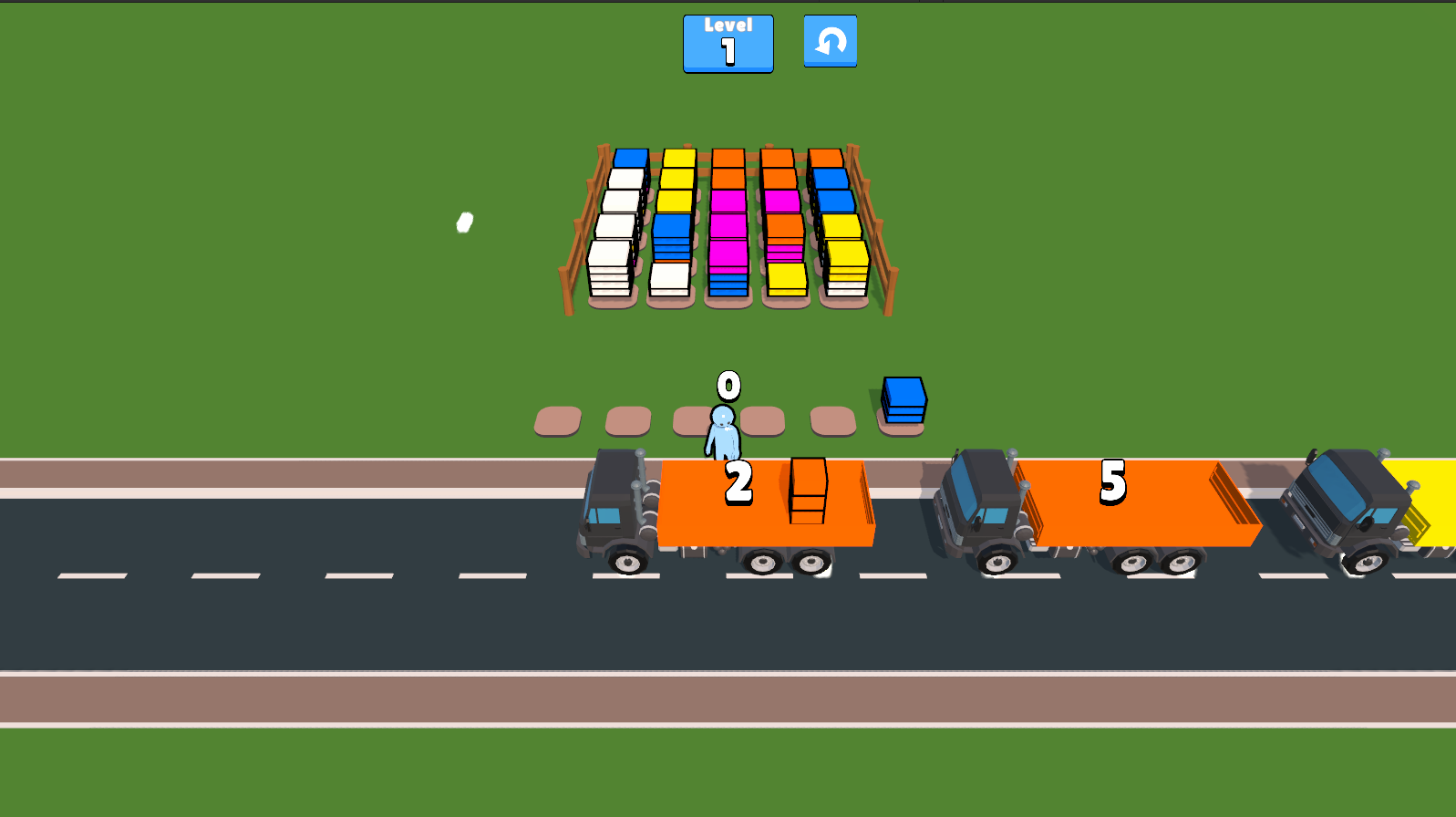Click the restart level icon
The image size is (1456, 817).
coord(830,42)
